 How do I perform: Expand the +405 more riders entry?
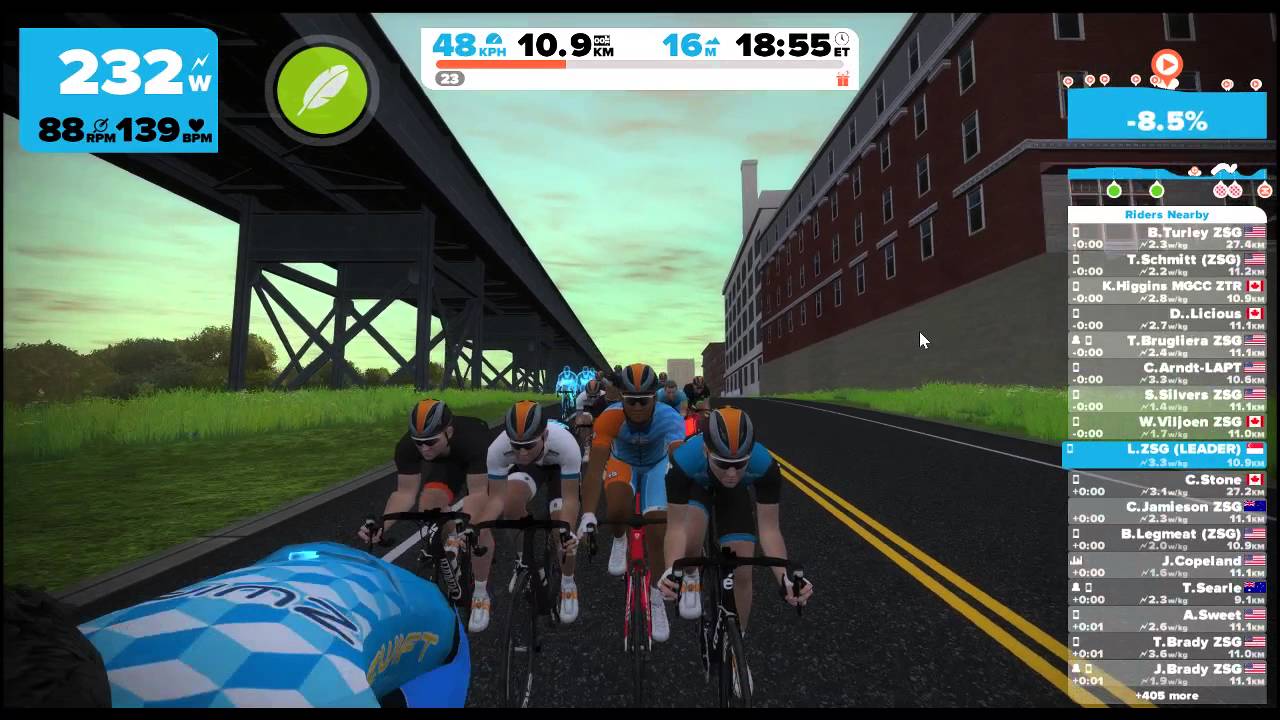1166,696
